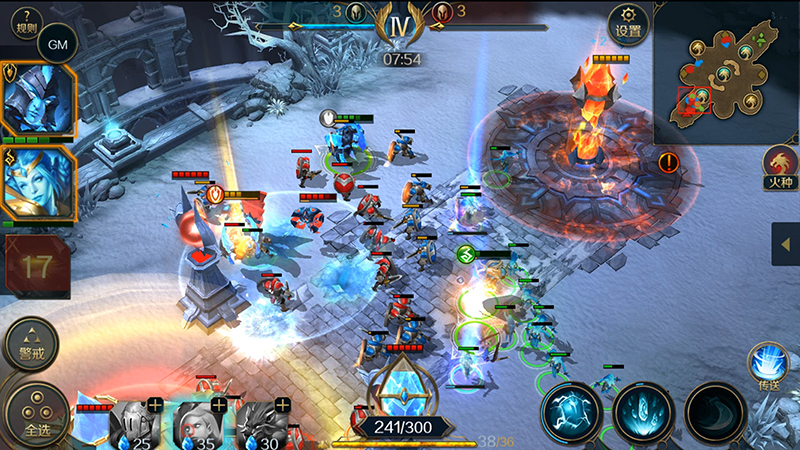The width and height of the screenshot is (800, 450).
Task: Open the 设置 settings gear
Action: (x=628, y=22)
